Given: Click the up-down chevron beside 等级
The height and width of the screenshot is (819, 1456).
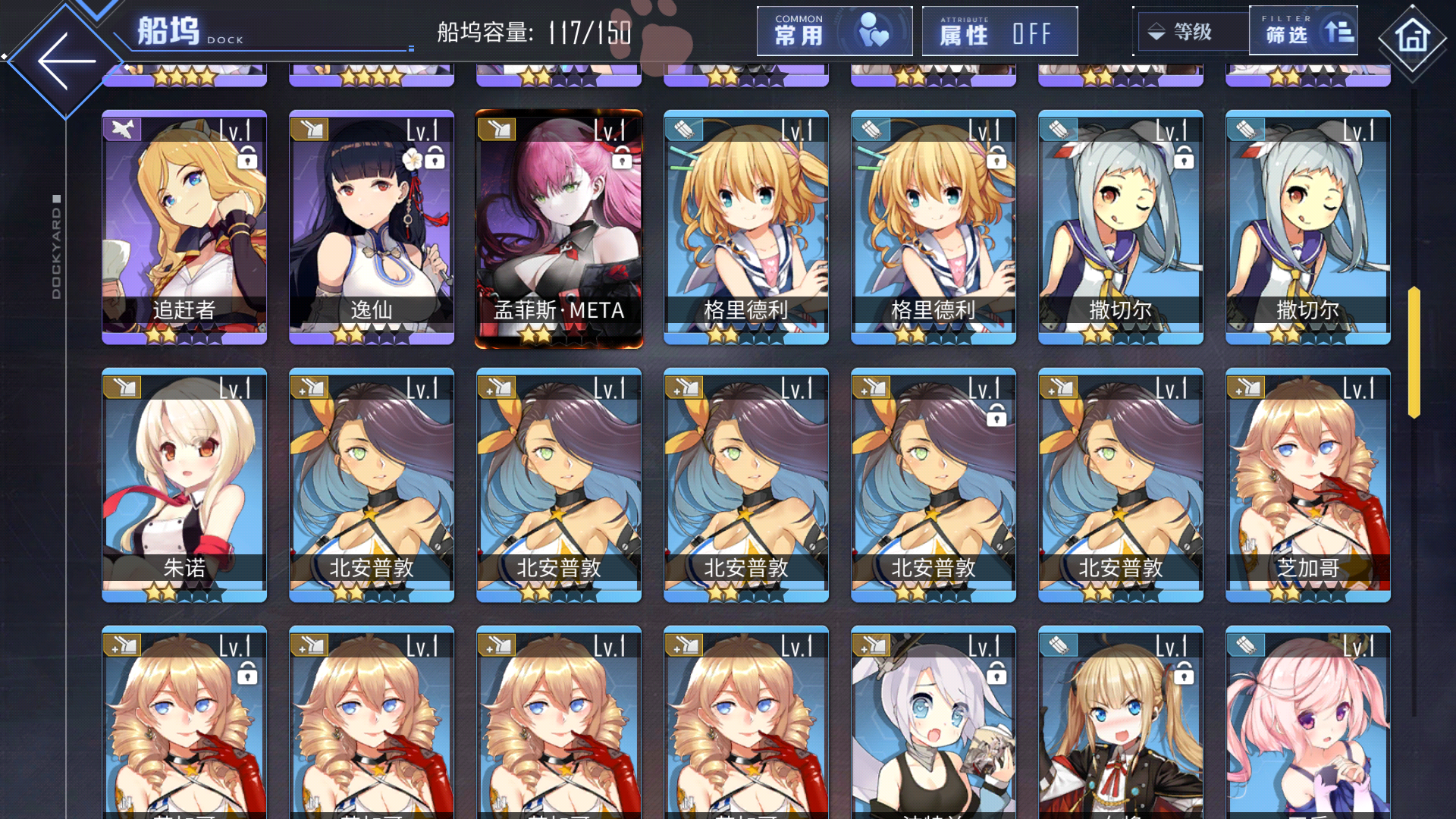Looking at the screenshot, I should (x=1155, y=32).
